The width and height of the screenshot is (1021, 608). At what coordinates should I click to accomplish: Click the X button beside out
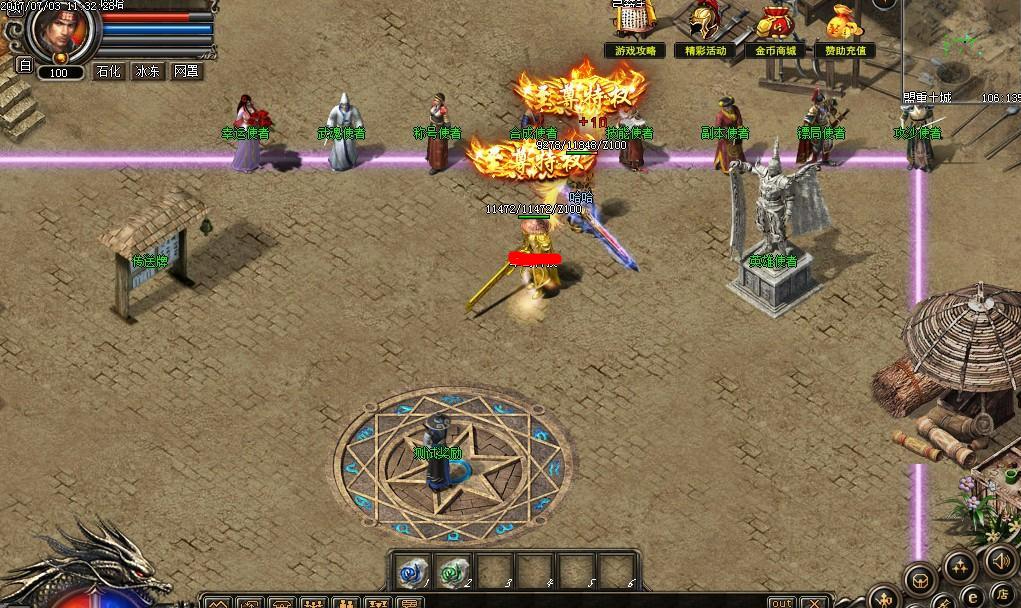(816, 603)
